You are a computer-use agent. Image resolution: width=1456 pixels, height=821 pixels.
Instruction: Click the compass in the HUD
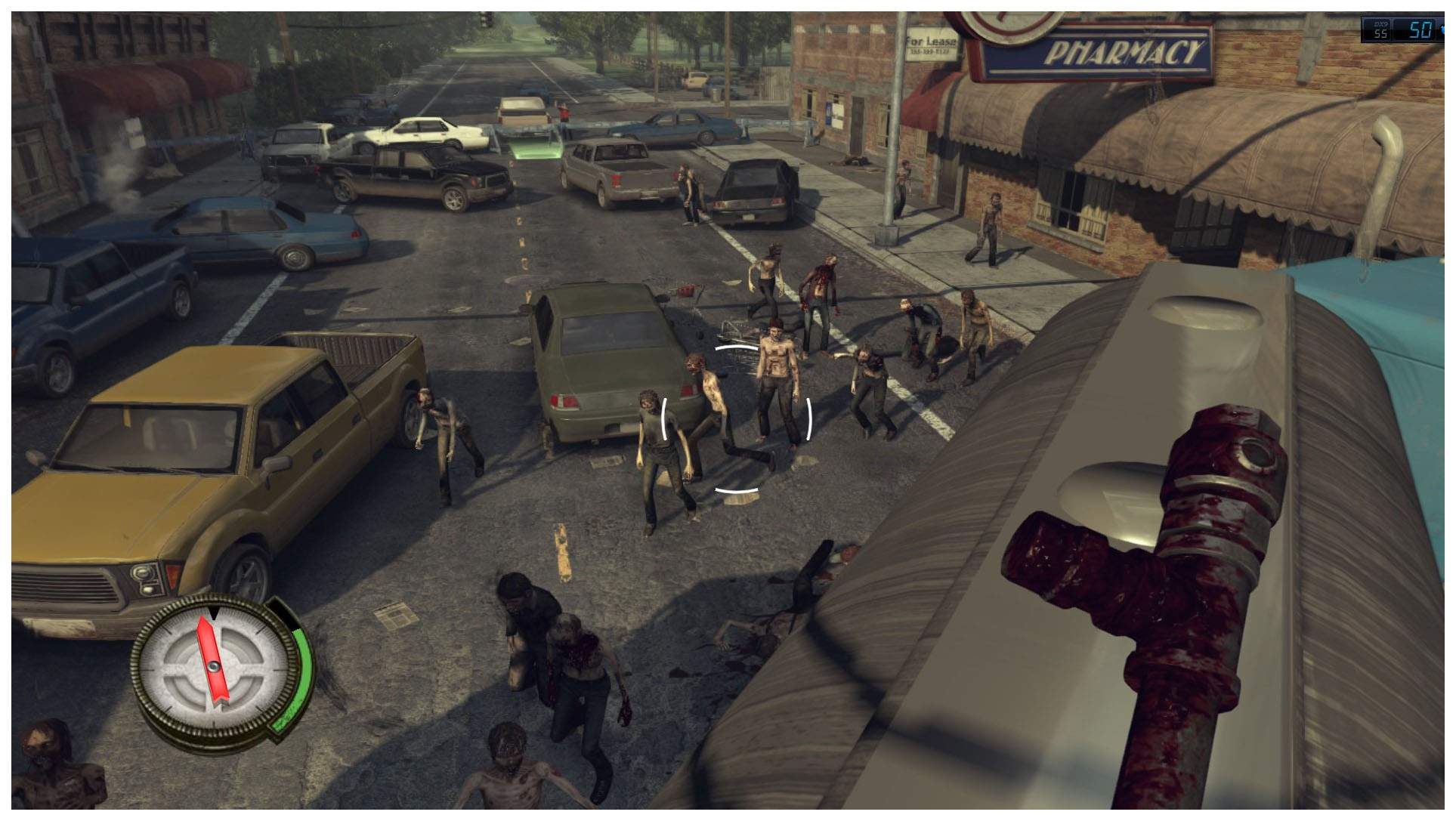click(x=214, y=667)
